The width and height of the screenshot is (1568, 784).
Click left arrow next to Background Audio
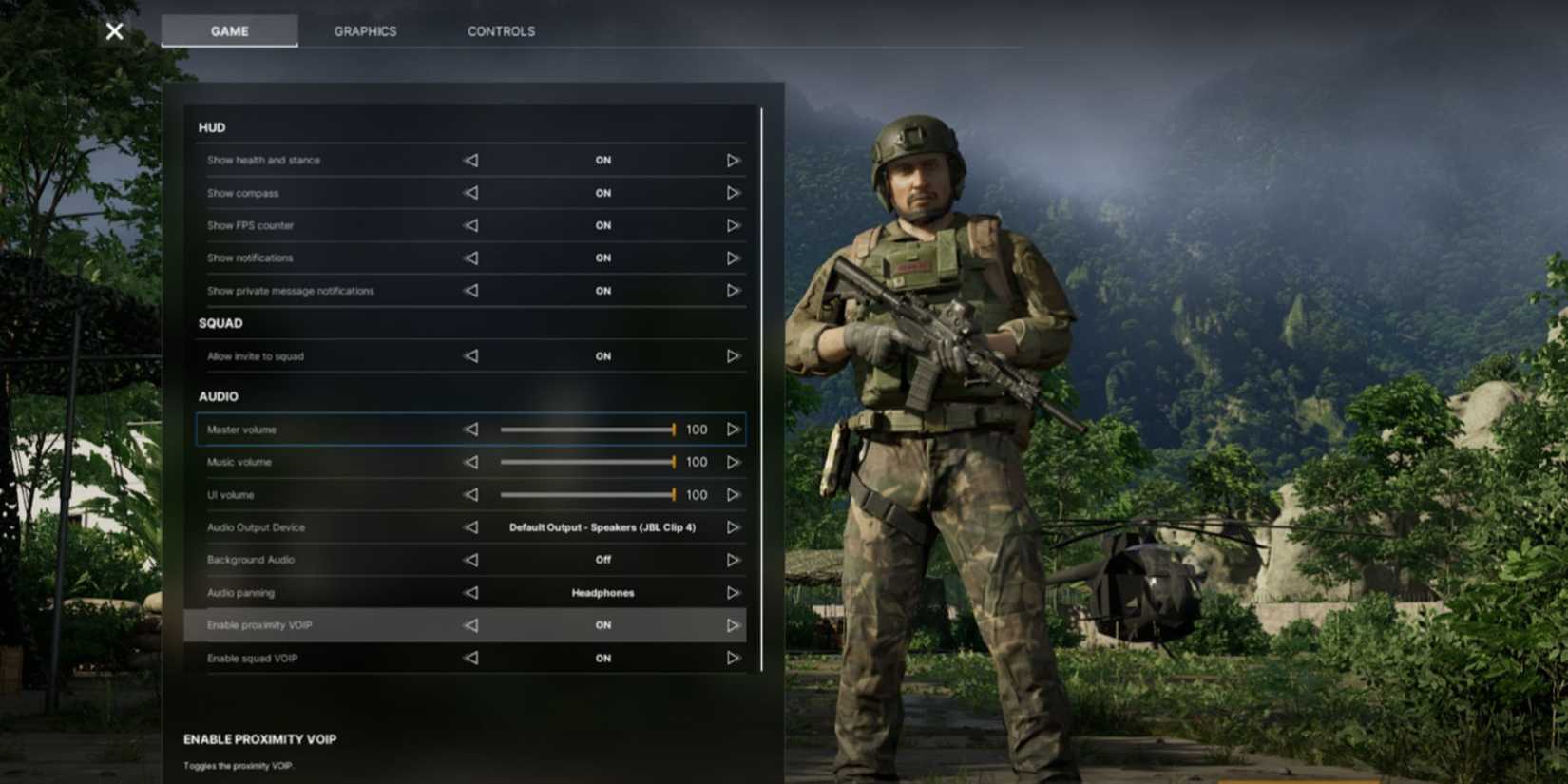[x=470, y=560]
